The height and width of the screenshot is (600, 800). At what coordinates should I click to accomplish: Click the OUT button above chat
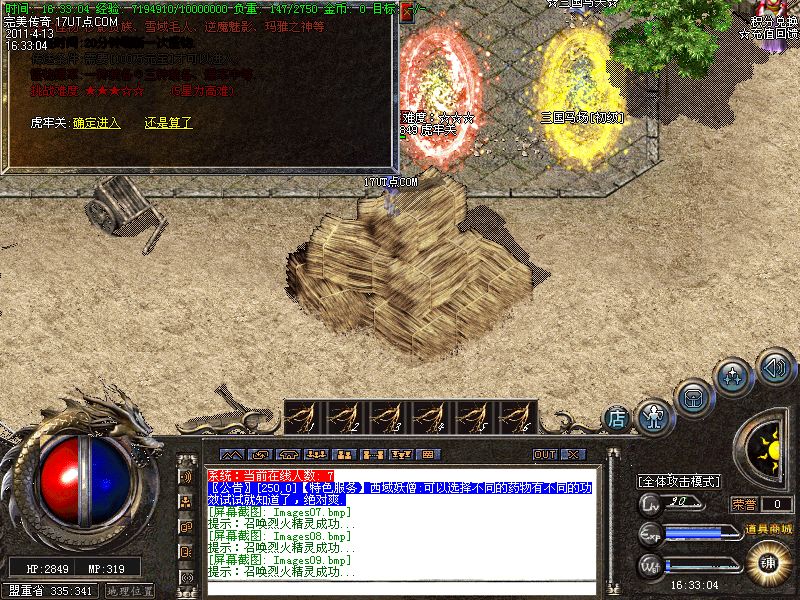(544, 454)
